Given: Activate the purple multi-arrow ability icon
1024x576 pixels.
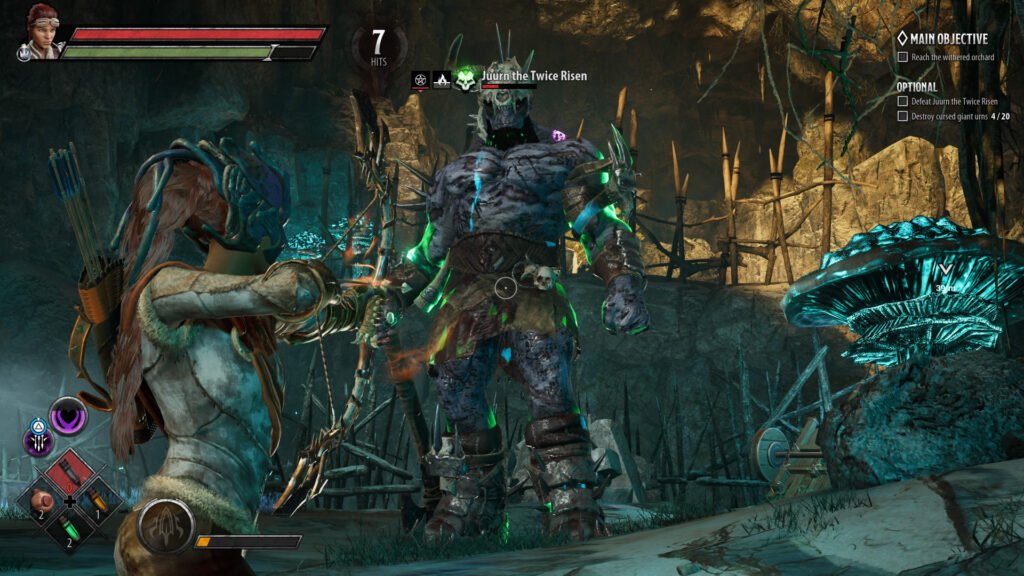Looking at the screenshot, I should click(x=40, y=440).
